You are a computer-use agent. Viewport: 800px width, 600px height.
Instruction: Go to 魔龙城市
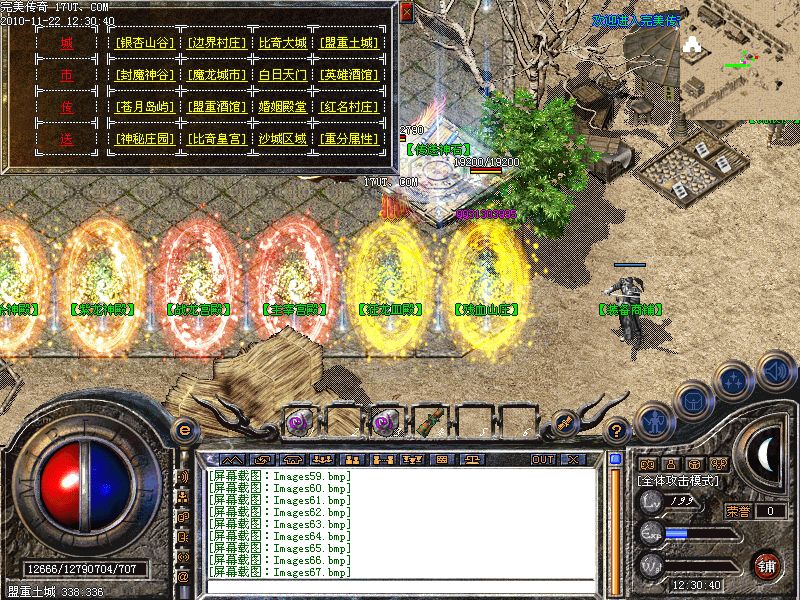[x=216, y=75]
